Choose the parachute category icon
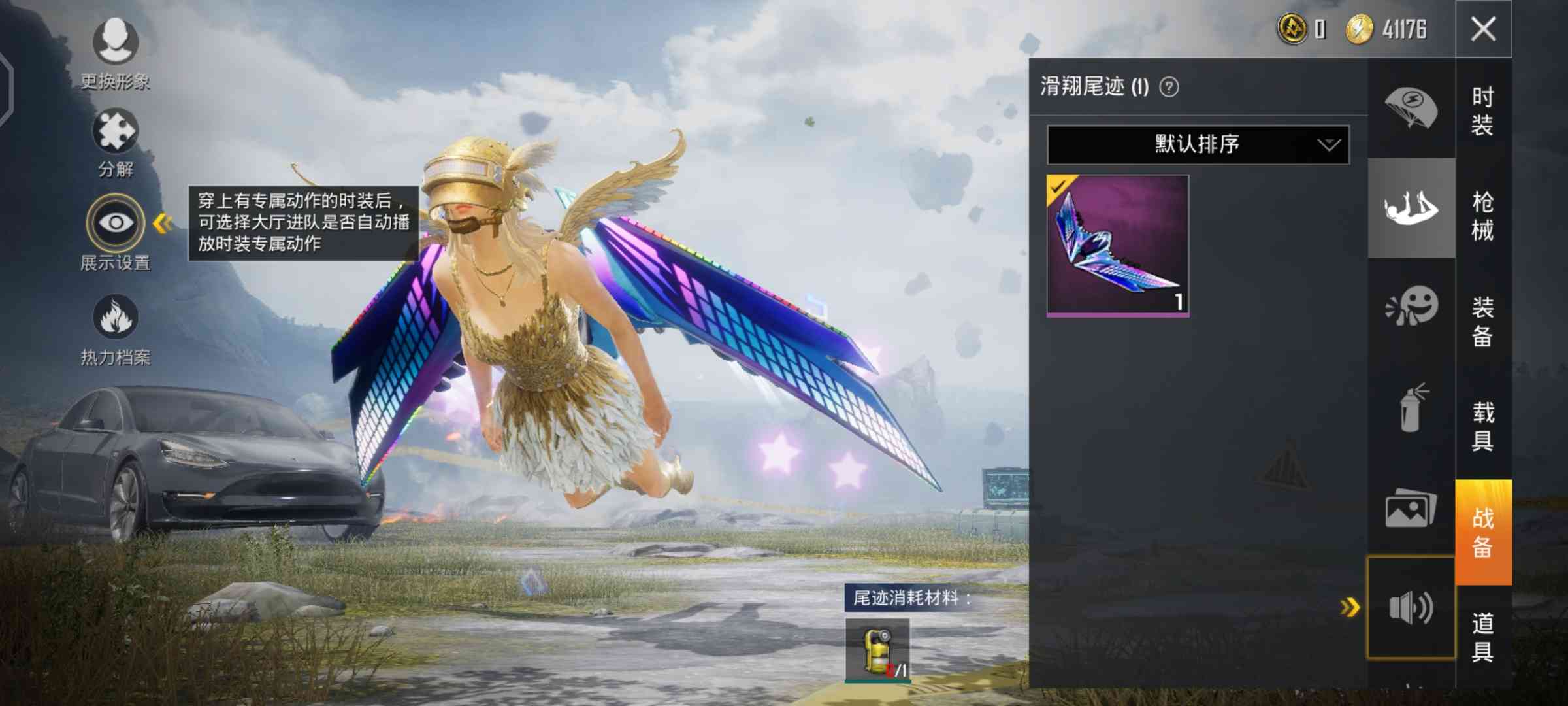This screenshot has width=1568, height=706. tap(1411, 108)
